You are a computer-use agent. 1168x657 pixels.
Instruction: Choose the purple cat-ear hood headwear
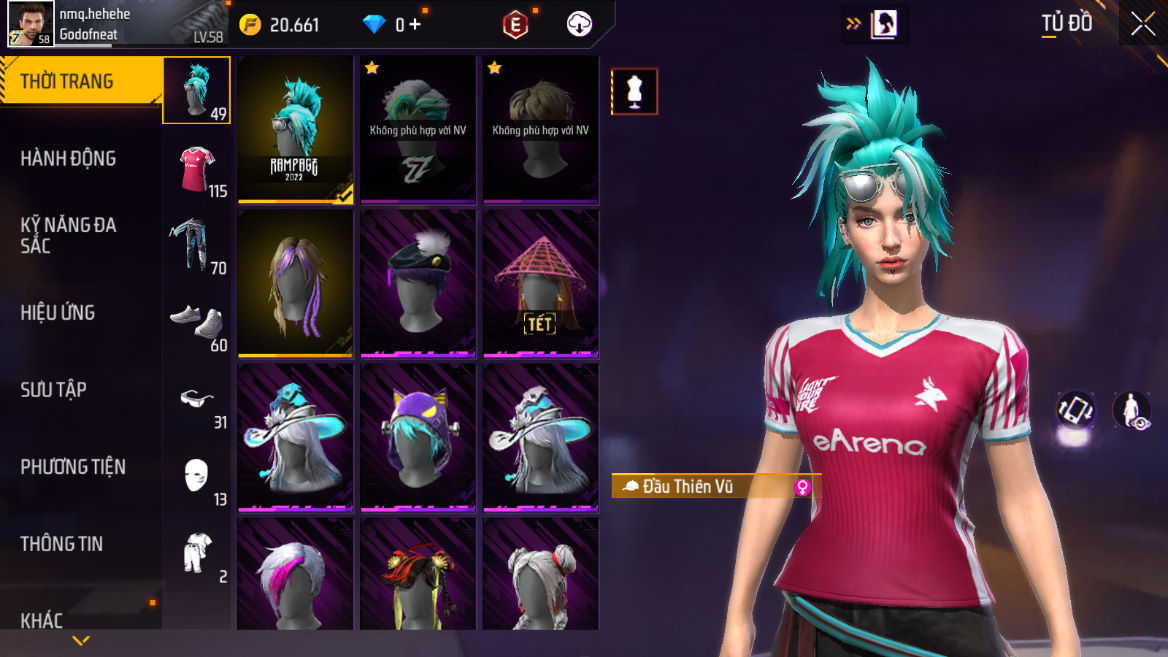tap(418, 437)
